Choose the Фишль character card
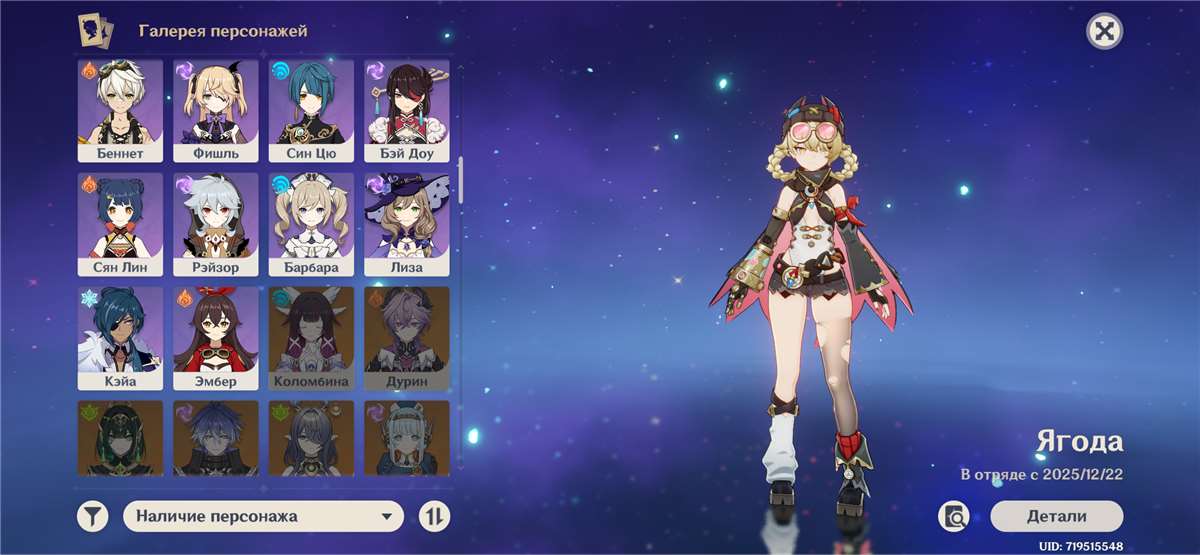1200x555 pixels. click(x=216, y=110)
